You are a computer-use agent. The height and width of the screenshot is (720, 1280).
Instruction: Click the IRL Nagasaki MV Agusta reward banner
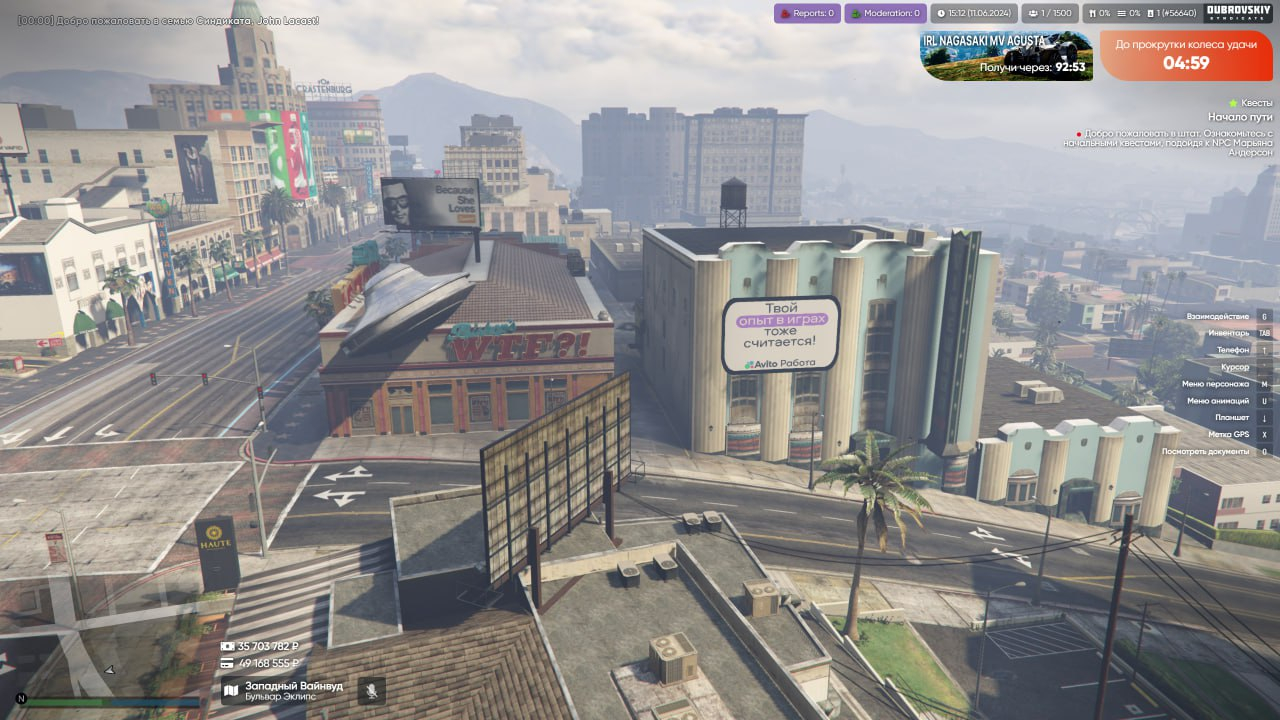[x=1006, y=55]
